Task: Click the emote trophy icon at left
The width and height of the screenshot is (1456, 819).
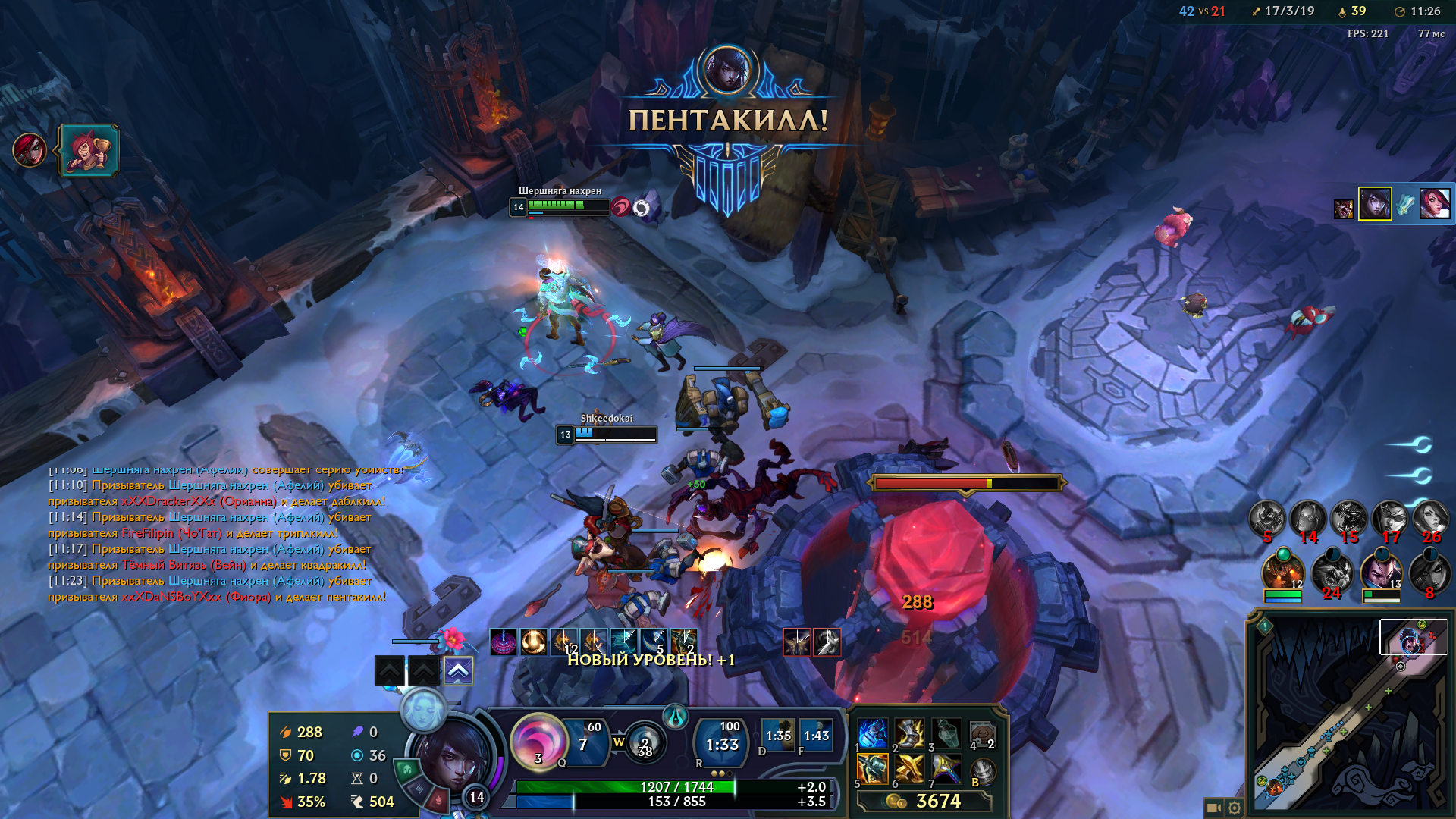Action: [89, 150]
